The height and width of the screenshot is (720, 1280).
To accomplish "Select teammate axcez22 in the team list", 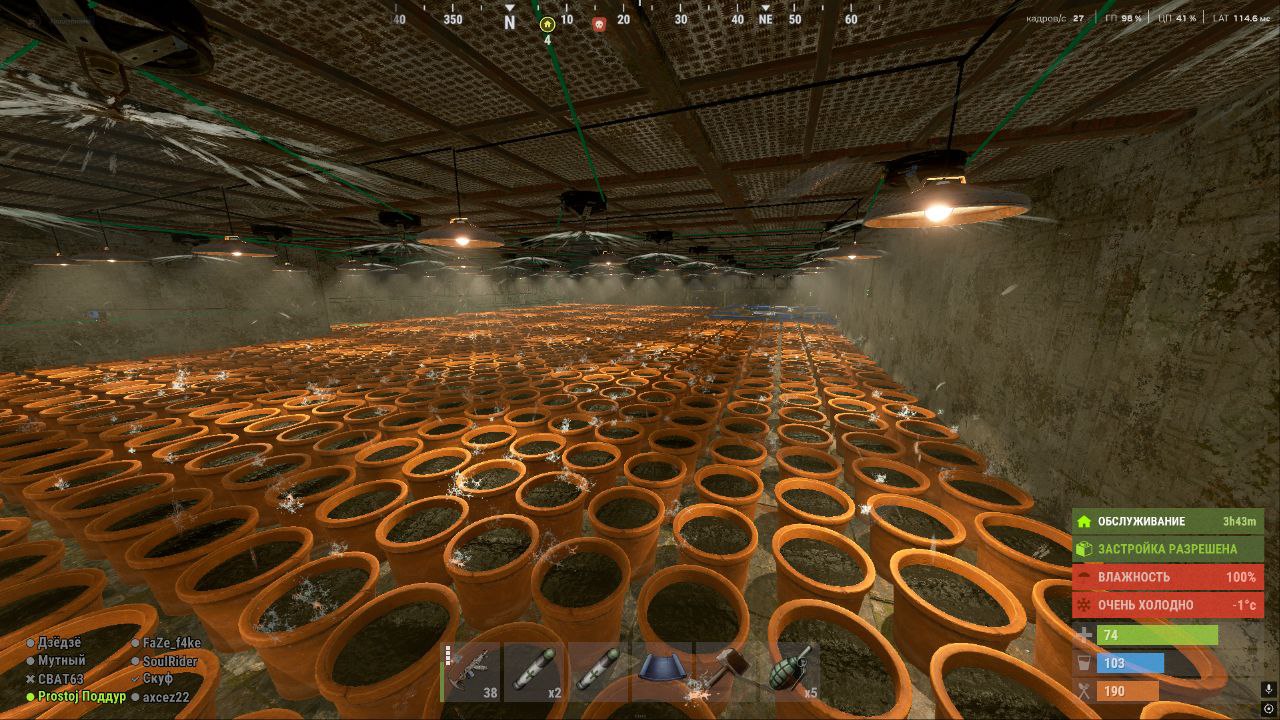I will (x=165, y=697).
